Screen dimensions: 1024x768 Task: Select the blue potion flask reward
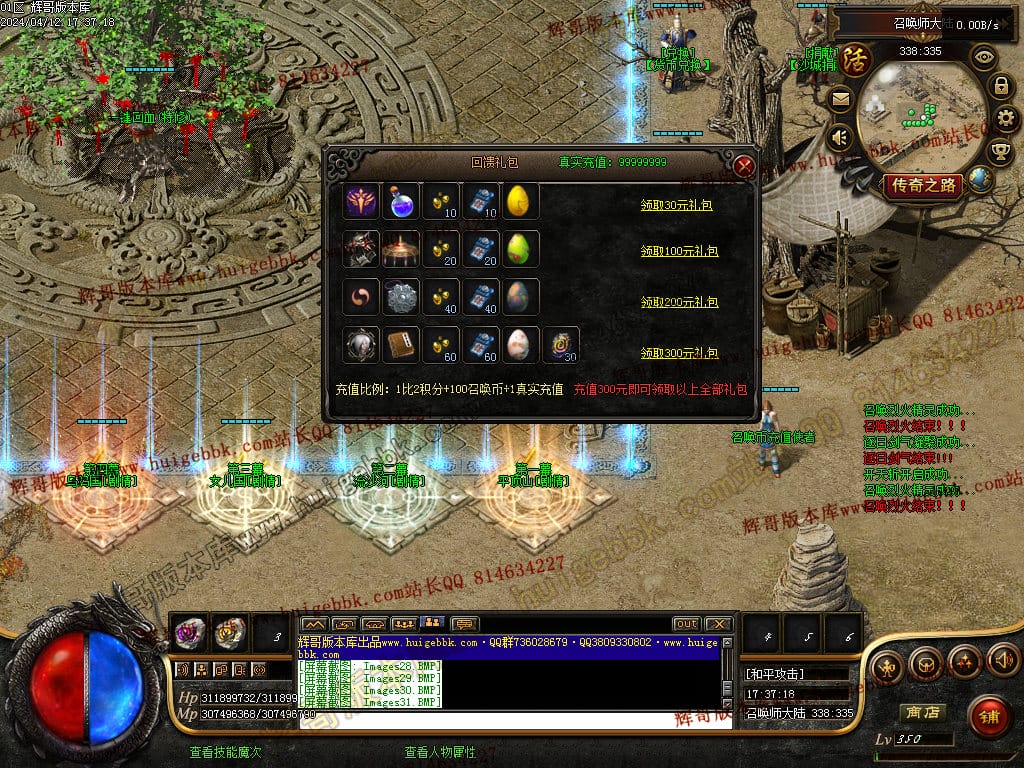(401, 201)
